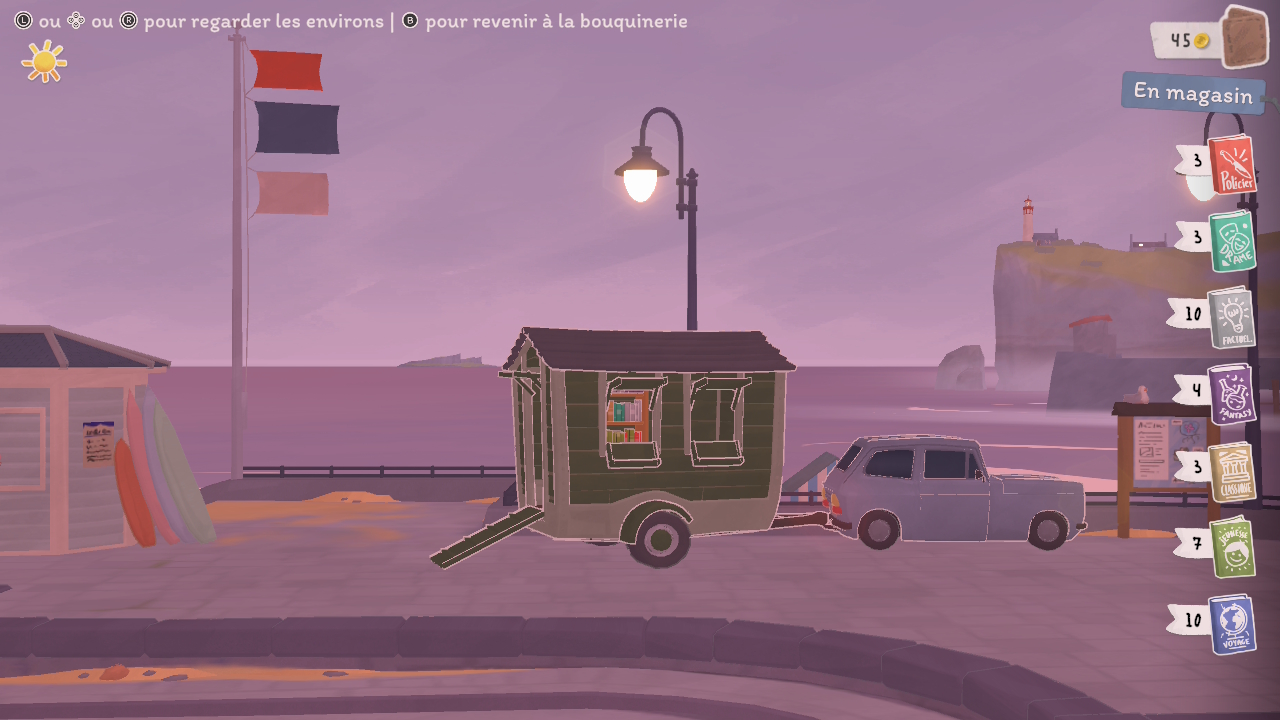This screenshot has width=1280, height=720.
Task: Choose the green Jeunesse book genre
Action: tap(1231, 547)
